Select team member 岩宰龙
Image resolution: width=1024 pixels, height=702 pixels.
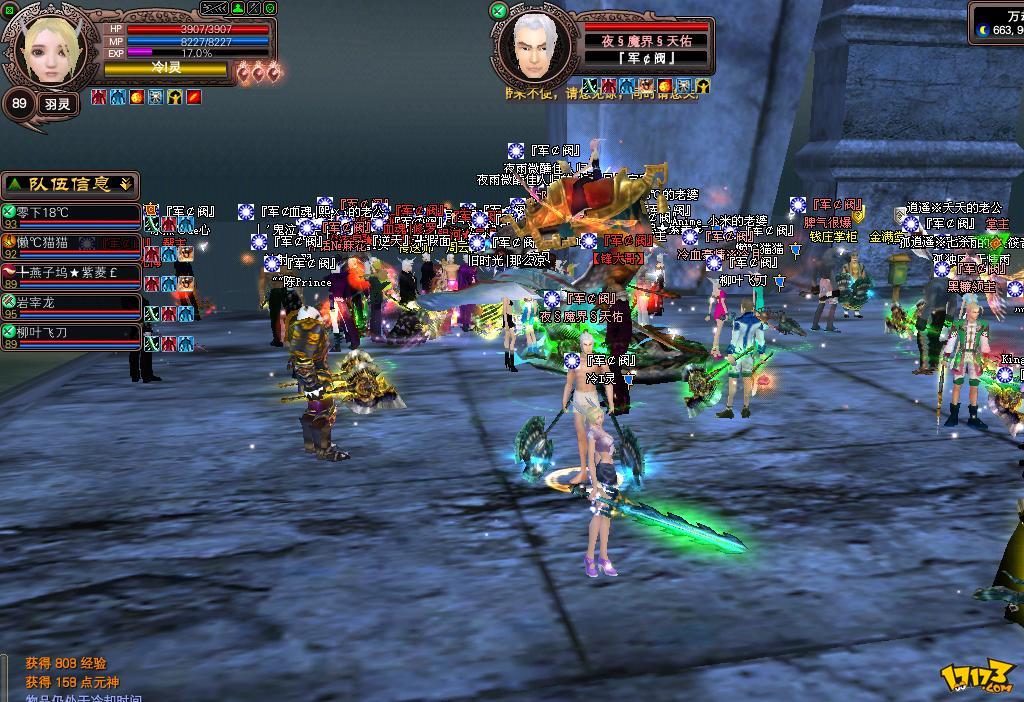pyautogui.click(x=70, y=302)
